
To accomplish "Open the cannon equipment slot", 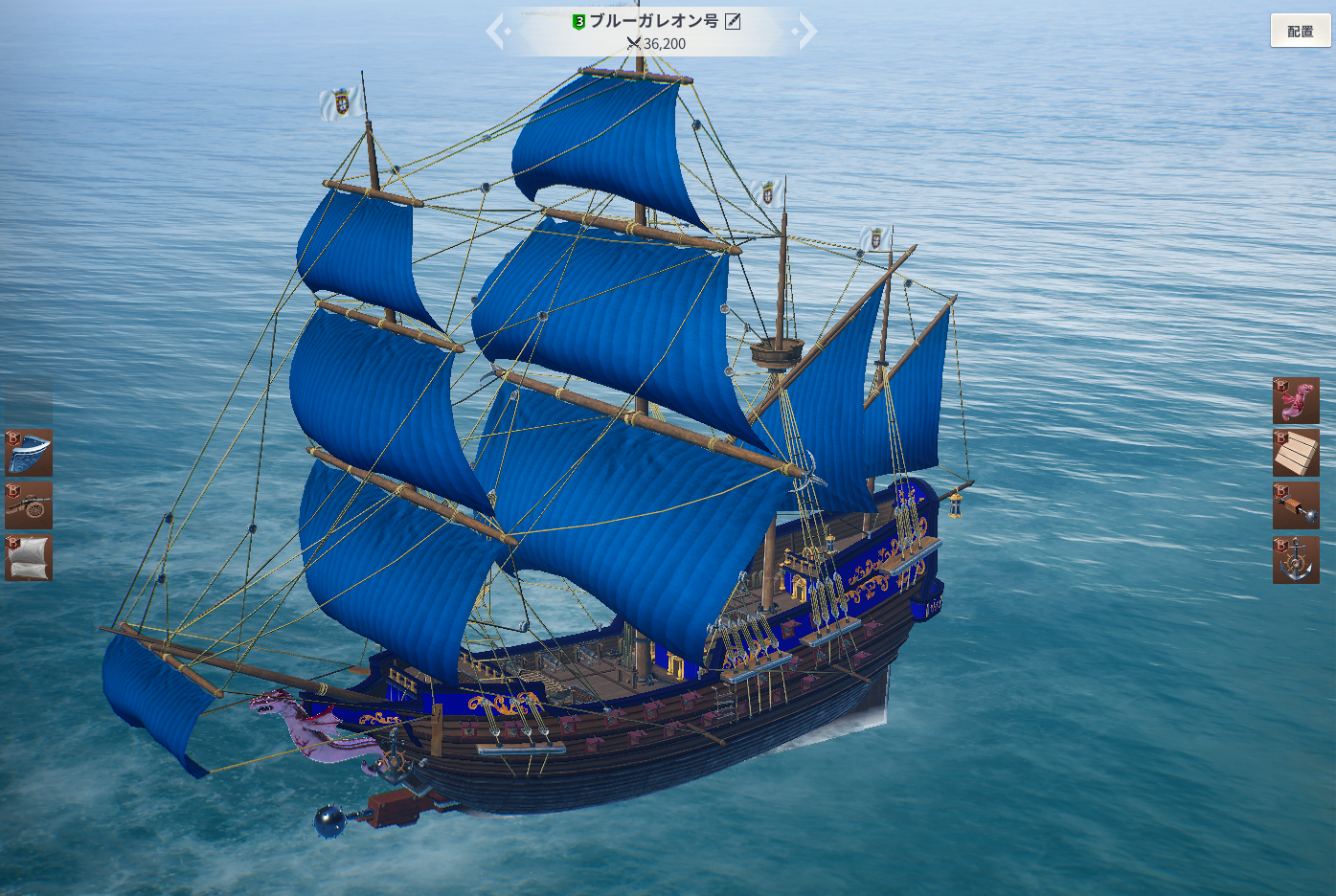I will click(x=29, y=505).
